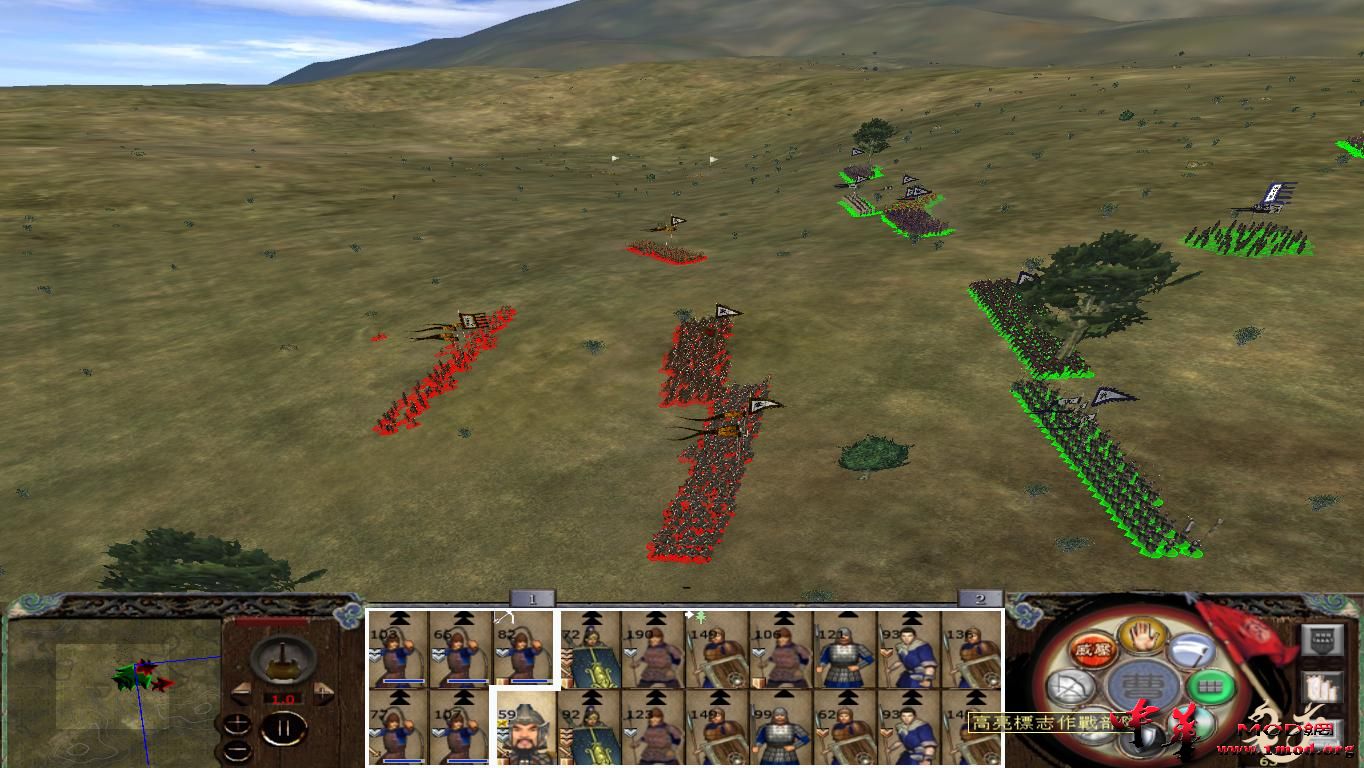Viewport: 1364px width, 768px height.
Task: Switch to unit group tab 1
Action: (531, 596)
